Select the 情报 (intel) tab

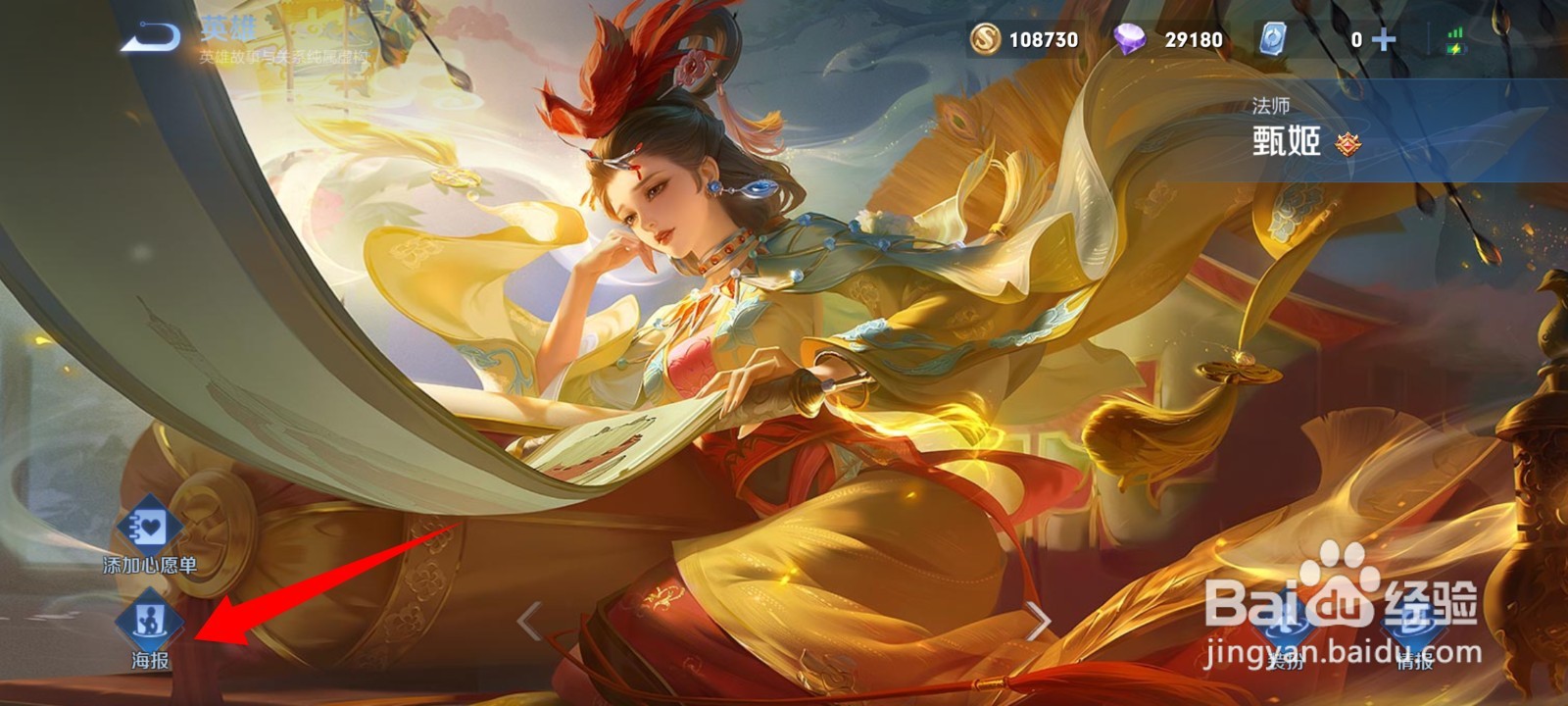pos(1413,647)
